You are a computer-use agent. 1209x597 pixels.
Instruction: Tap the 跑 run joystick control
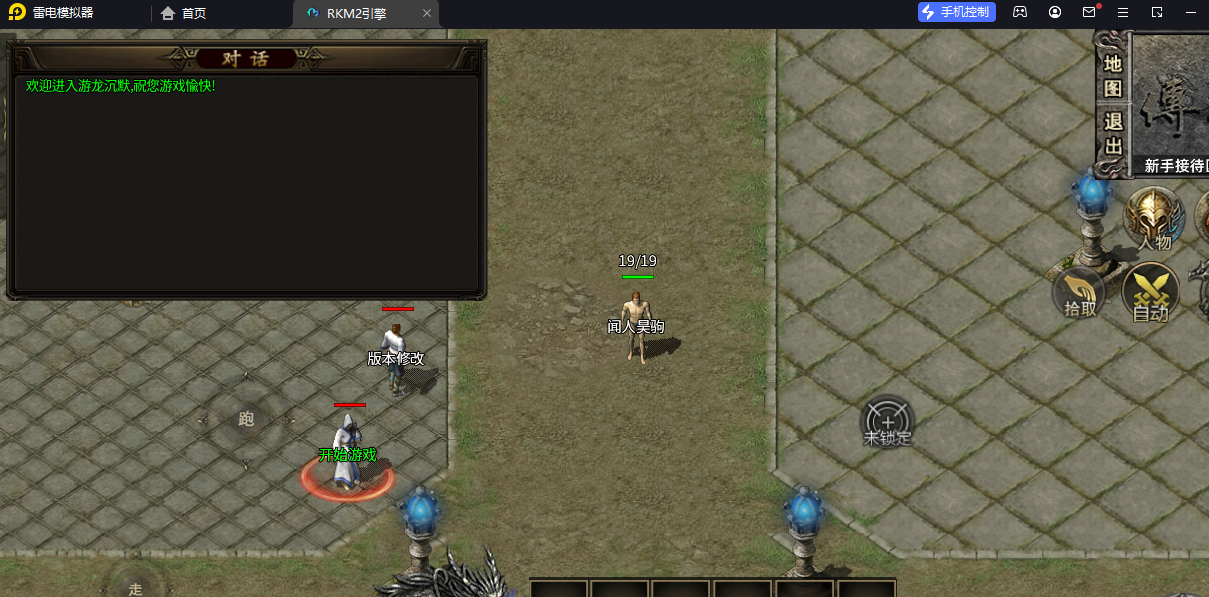coord(246,419)
